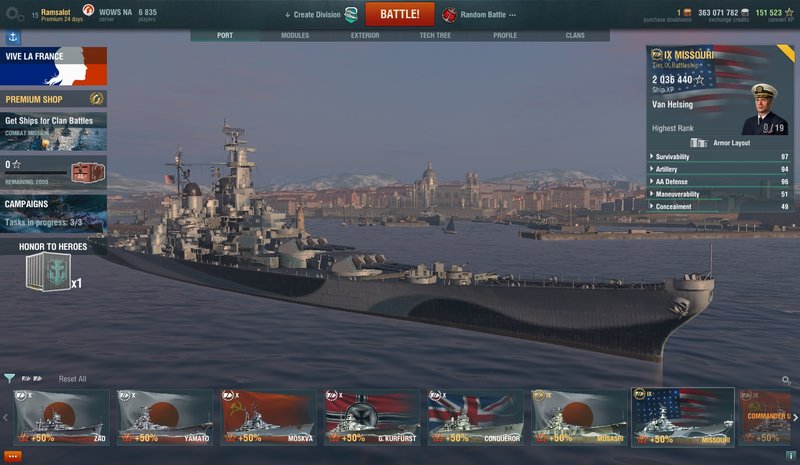Choose the G. Kurfürst battleship
Screen dimensions: 800x465
pos(371,417)
